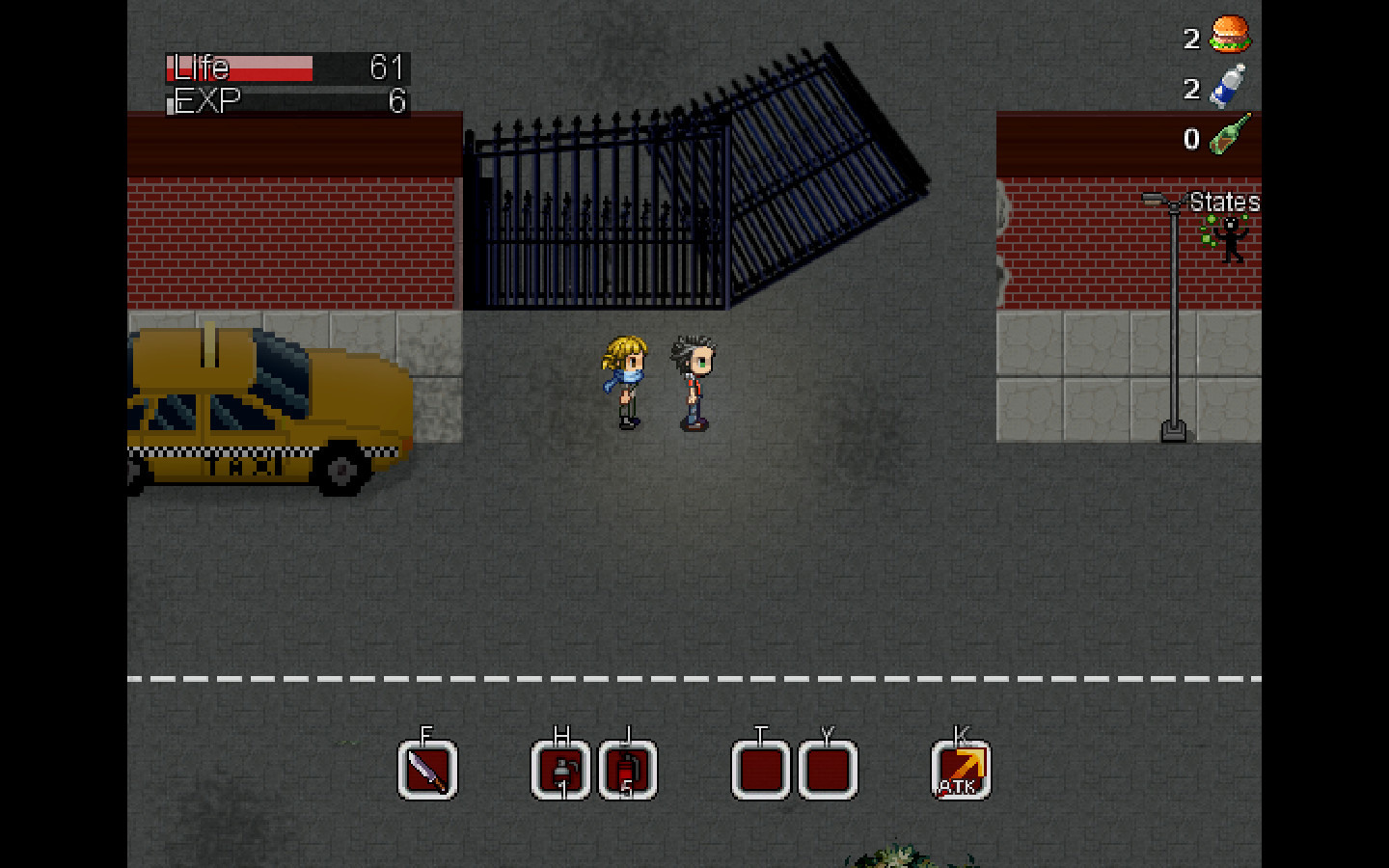Click the street lamp post
The width and height of the screenshot is (1389, 868).
(x=1173, y=318)
